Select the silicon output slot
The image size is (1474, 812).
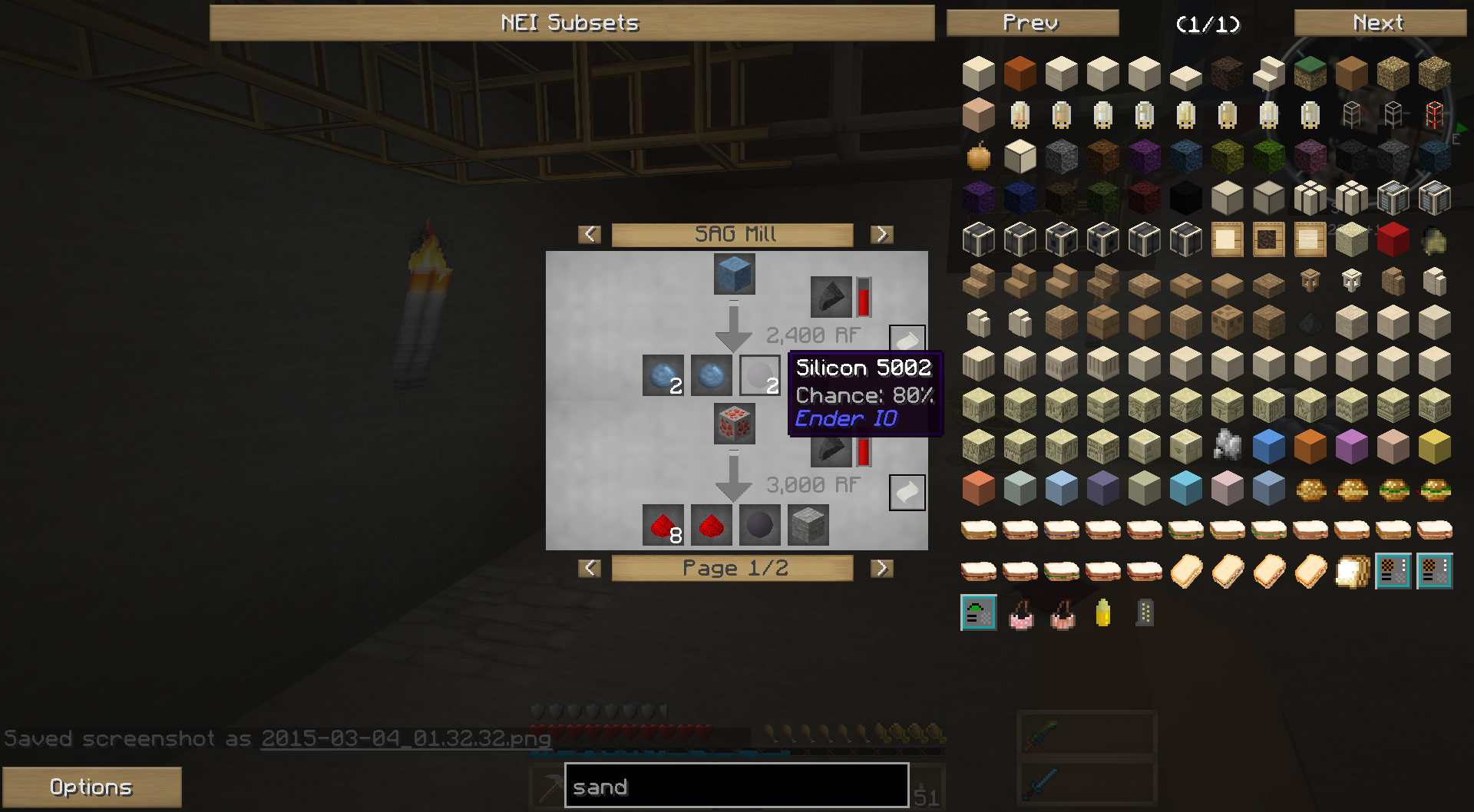pos(759,375)
